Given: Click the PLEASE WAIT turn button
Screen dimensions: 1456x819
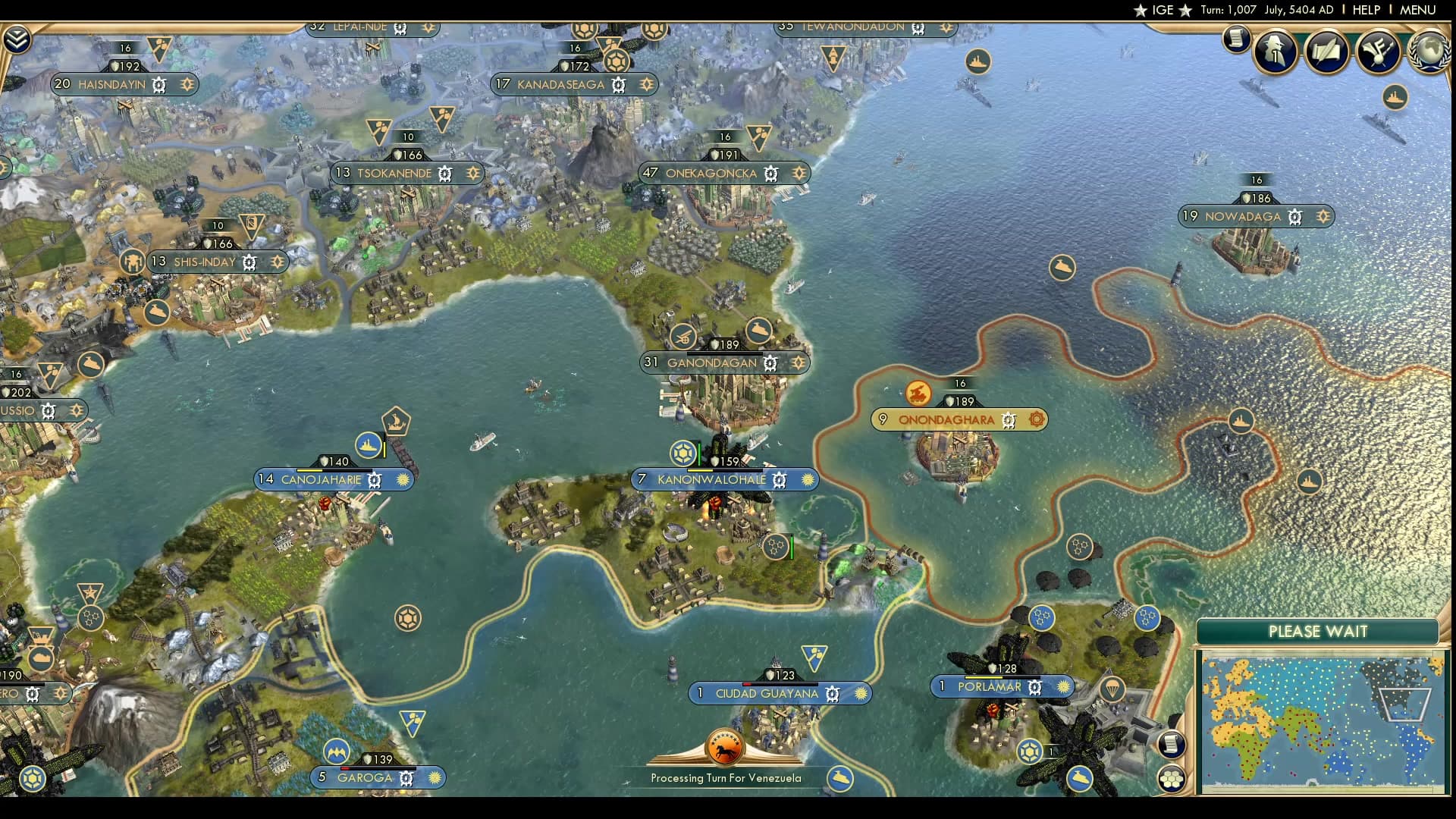Looking at the screenshot, I should (x=1317, y=632).
